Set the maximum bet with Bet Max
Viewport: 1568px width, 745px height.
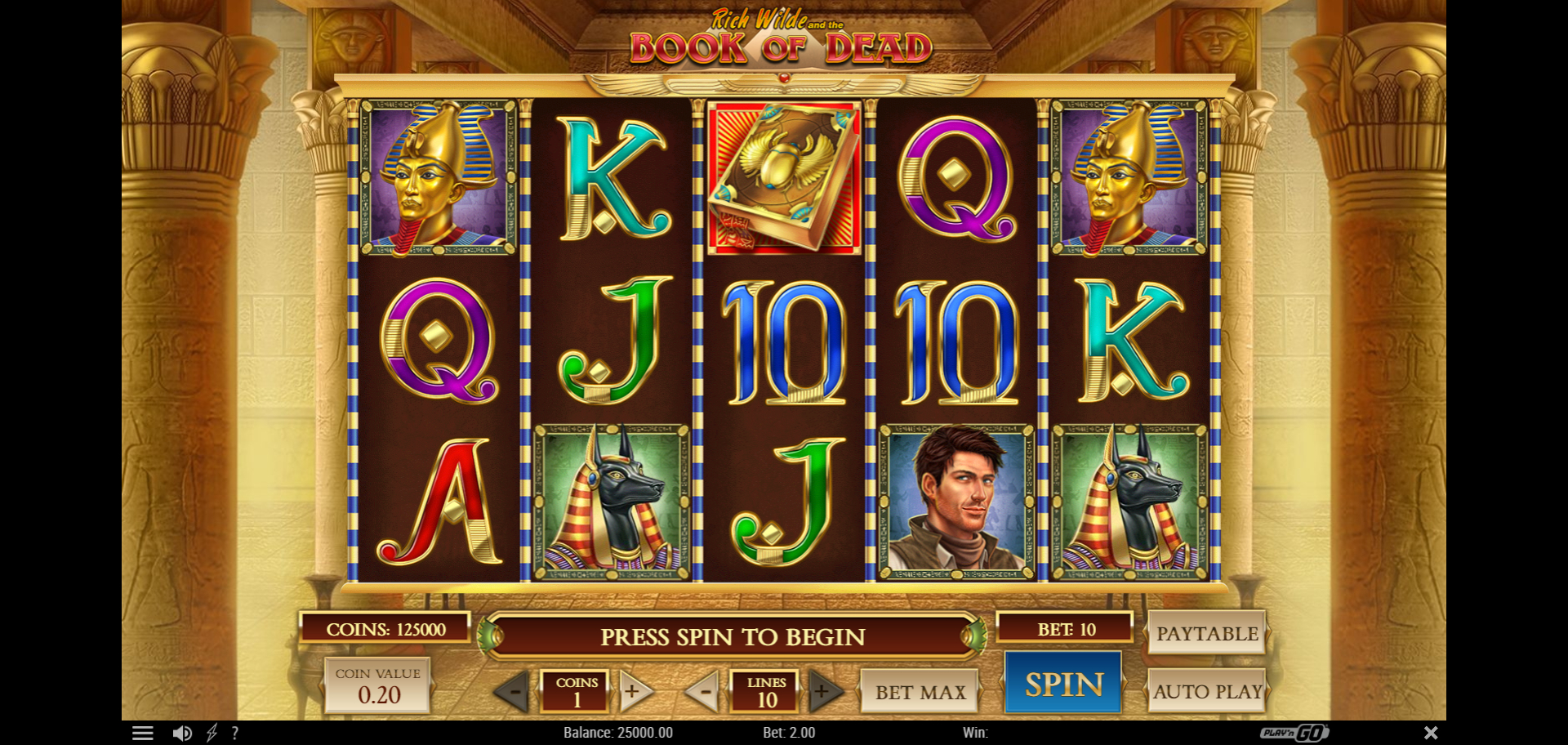920,692
